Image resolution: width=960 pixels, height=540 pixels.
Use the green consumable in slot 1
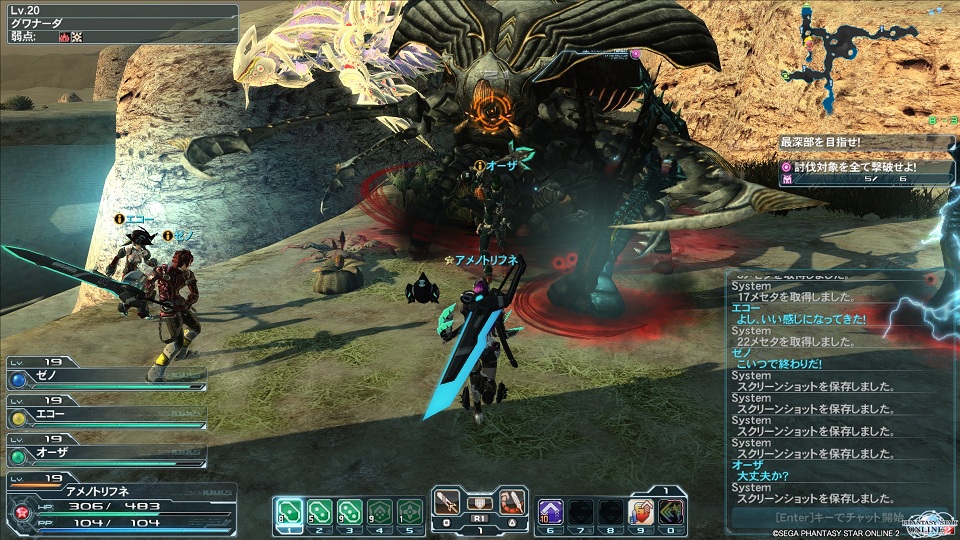tap(288, 512)
